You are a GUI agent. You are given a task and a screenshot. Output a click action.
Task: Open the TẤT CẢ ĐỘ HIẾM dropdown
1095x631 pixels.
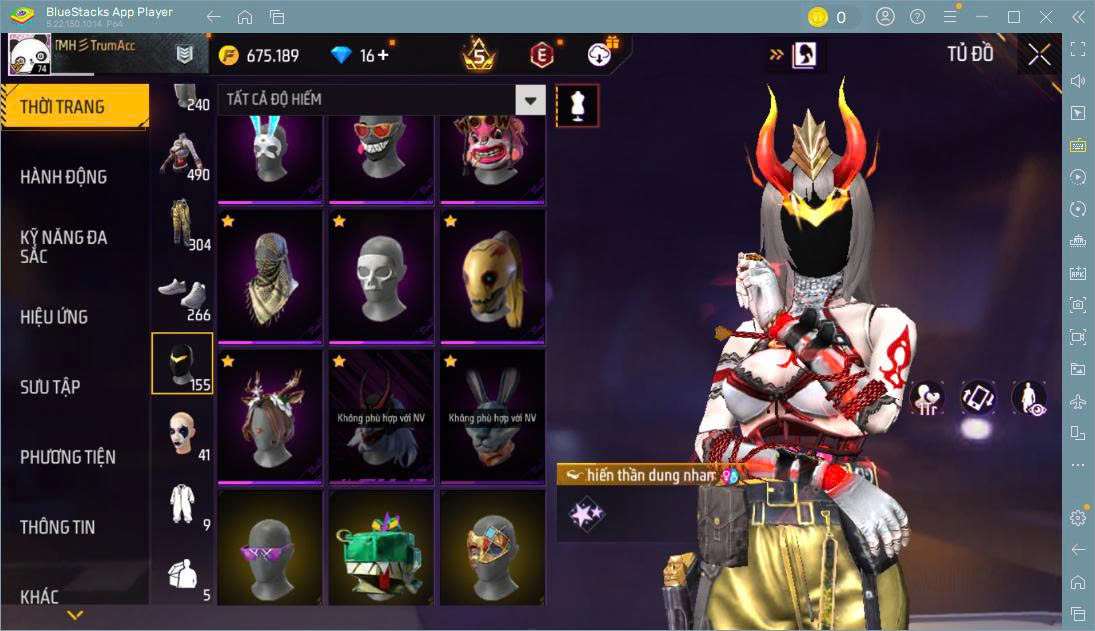coord(531,99)
